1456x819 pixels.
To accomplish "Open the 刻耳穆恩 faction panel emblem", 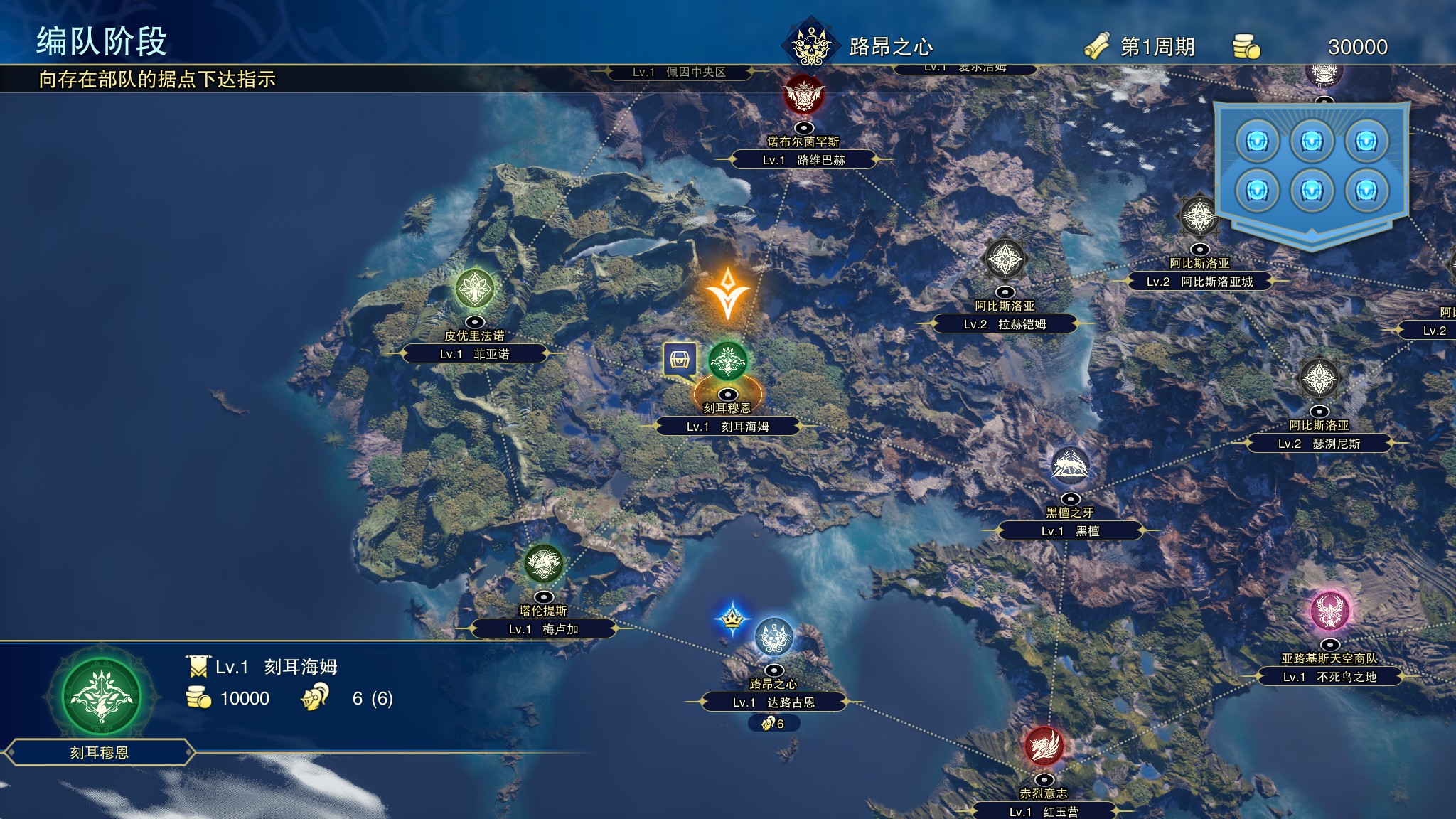I will click(101, 696).
